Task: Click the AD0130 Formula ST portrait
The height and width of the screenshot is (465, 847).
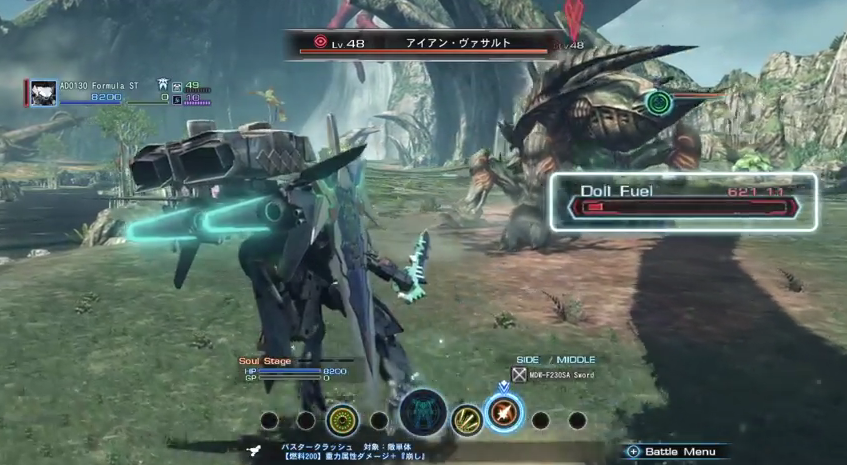Action: pyautogui.click(x=43, y=92)
